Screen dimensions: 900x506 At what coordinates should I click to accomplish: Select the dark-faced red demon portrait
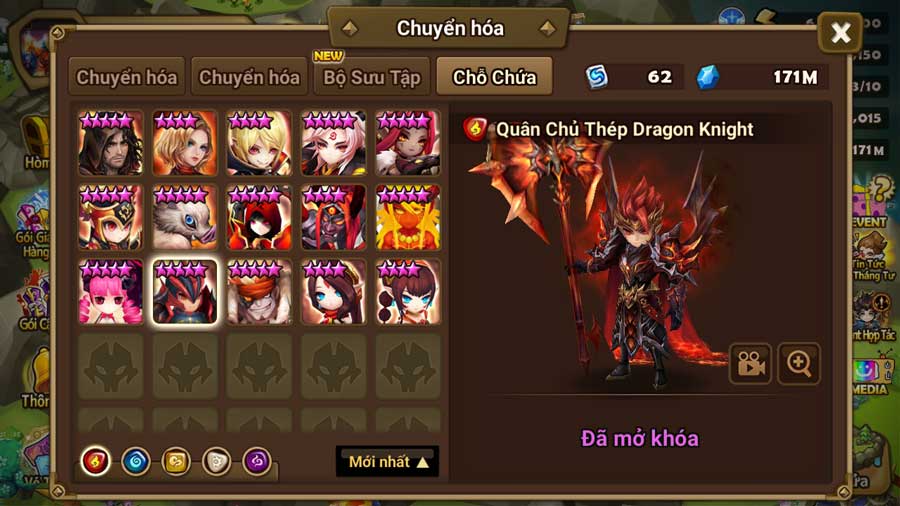[x=334, y=217]
